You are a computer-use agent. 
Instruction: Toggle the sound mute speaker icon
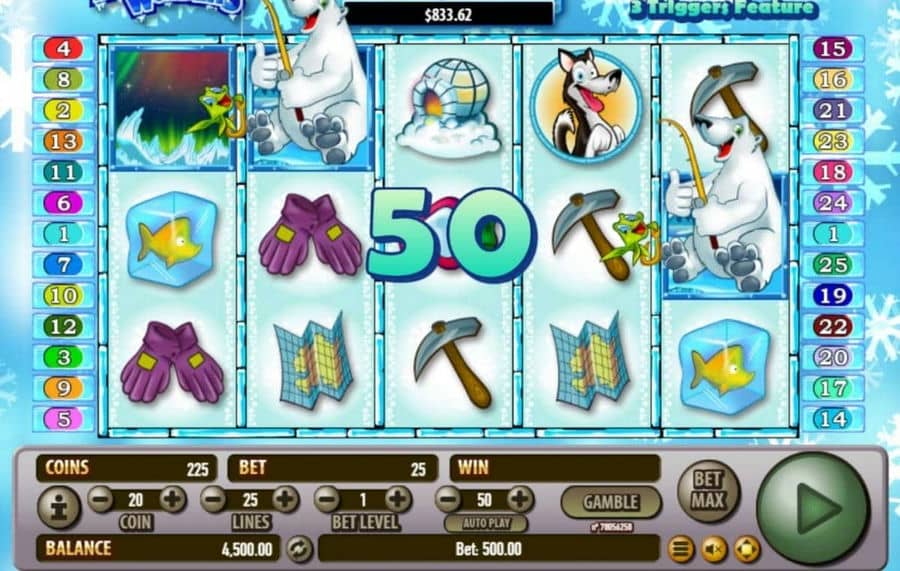(714, 549)
